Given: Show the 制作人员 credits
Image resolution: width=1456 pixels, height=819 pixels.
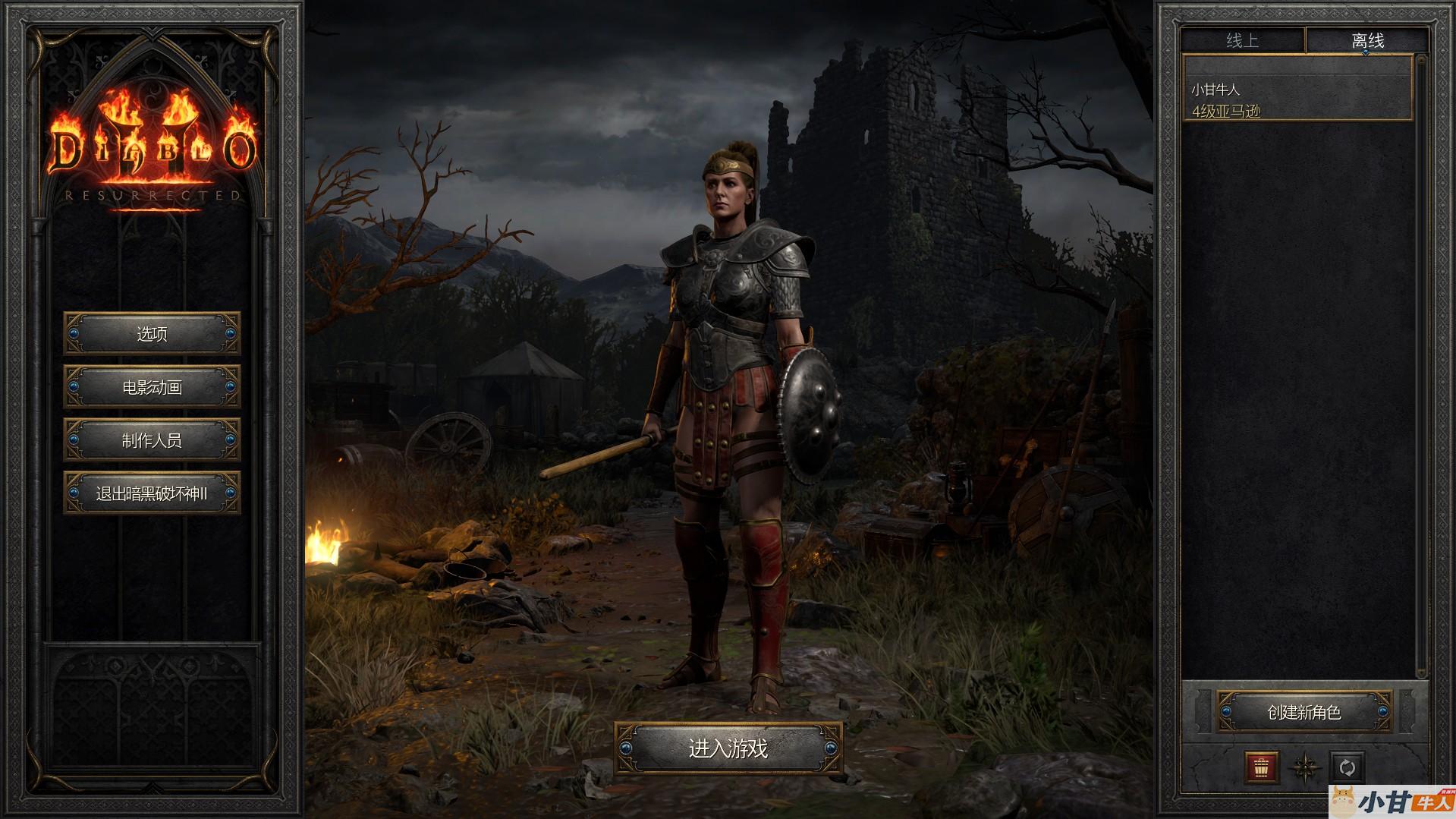Looking at the screenshot, I should click(152, 440).
